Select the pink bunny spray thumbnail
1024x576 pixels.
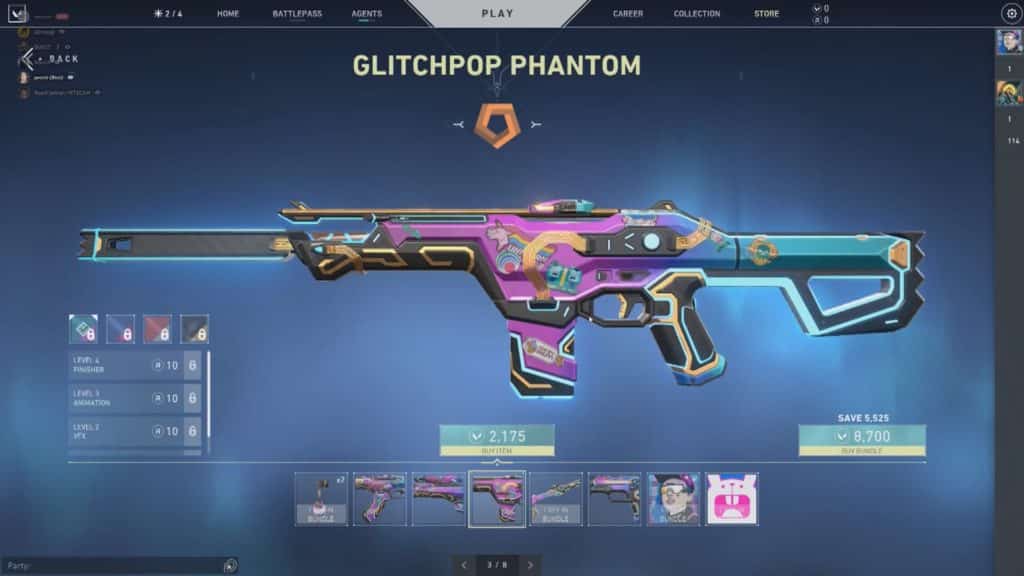click(732, 499)
